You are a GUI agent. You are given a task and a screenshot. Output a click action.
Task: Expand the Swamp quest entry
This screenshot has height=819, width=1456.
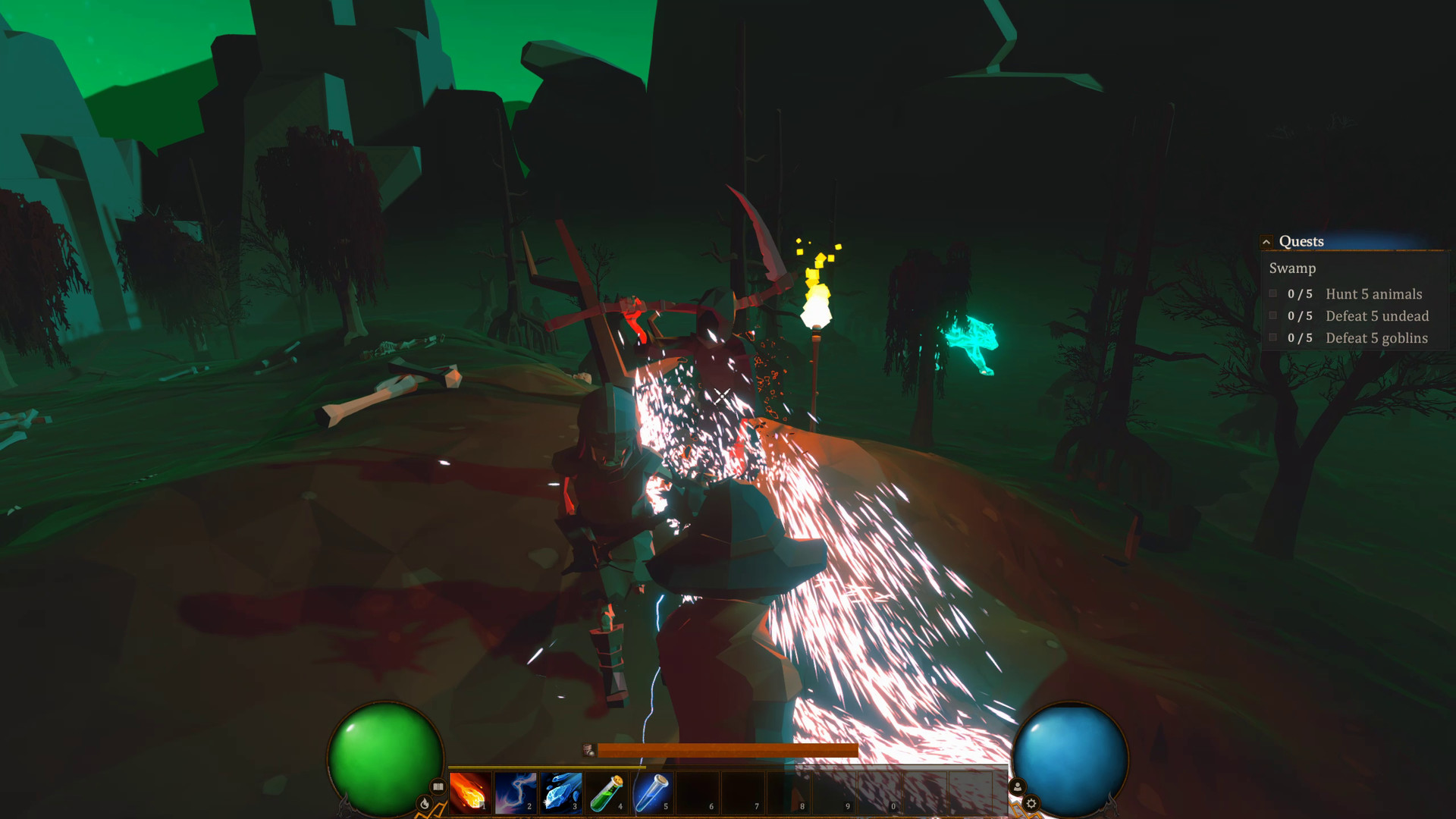(x=1292, y=268)
